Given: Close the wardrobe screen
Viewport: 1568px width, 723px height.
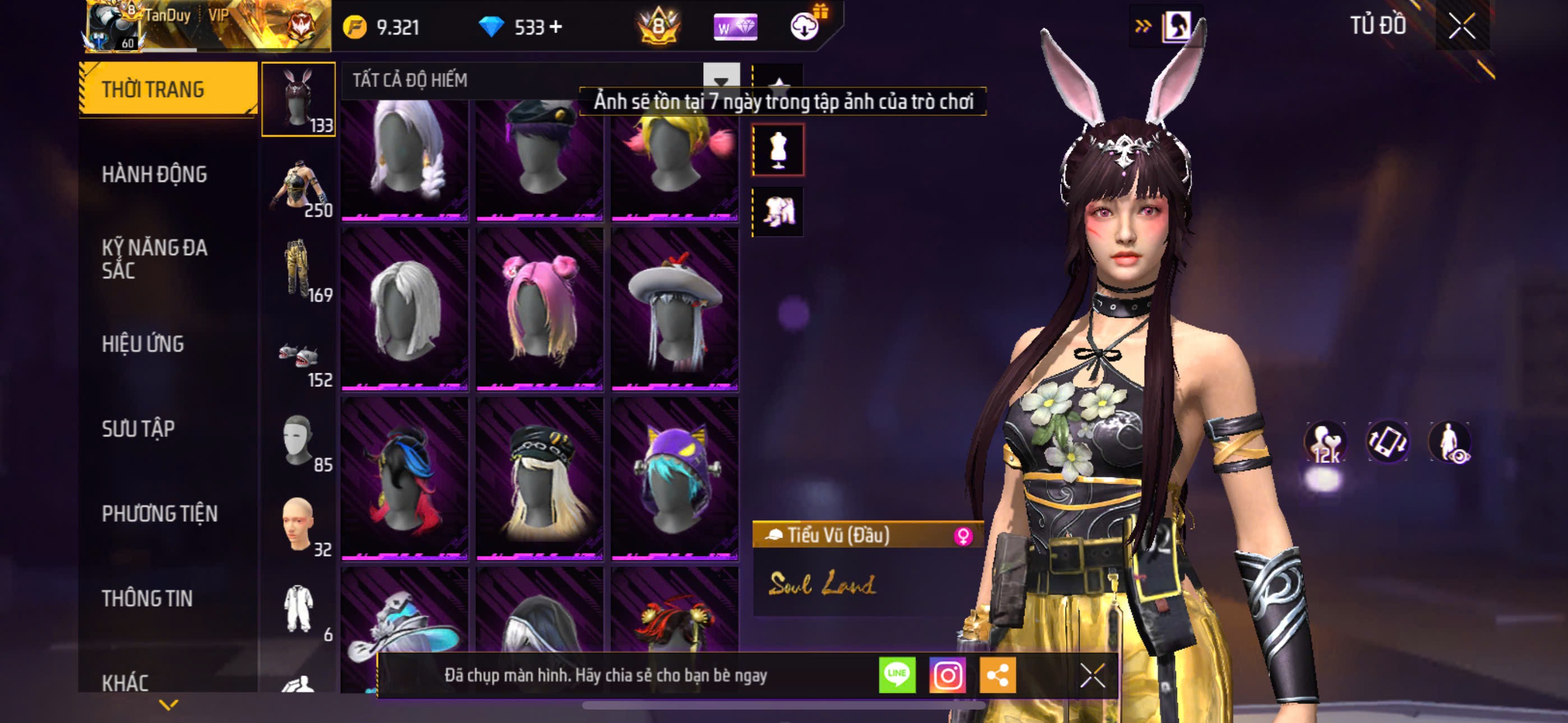Looking at the screenshot, I should 1461,26.
